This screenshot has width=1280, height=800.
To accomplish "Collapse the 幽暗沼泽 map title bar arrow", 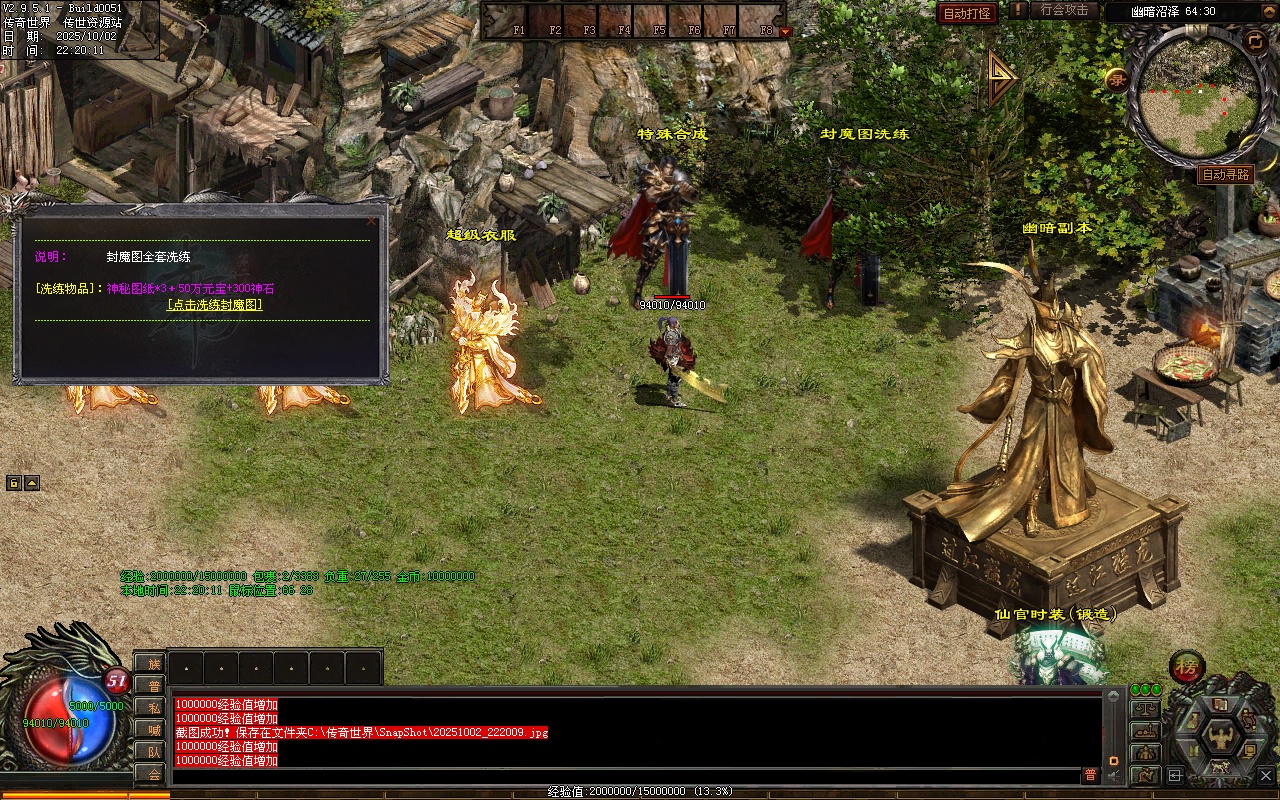I will pos(1272,12).
